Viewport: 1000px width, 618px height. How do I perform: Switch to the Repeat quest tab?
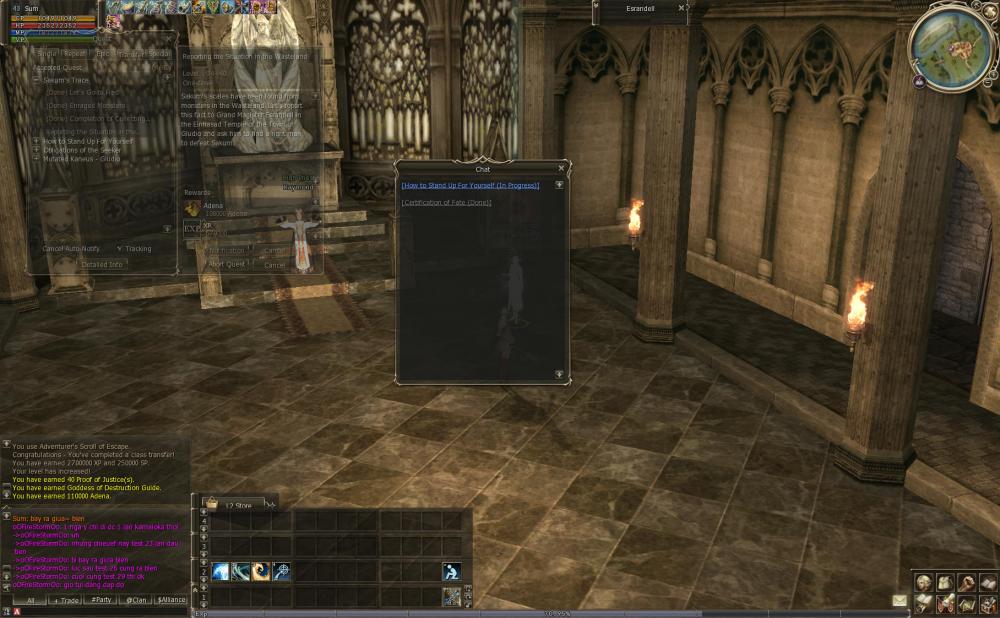point(75,53)
